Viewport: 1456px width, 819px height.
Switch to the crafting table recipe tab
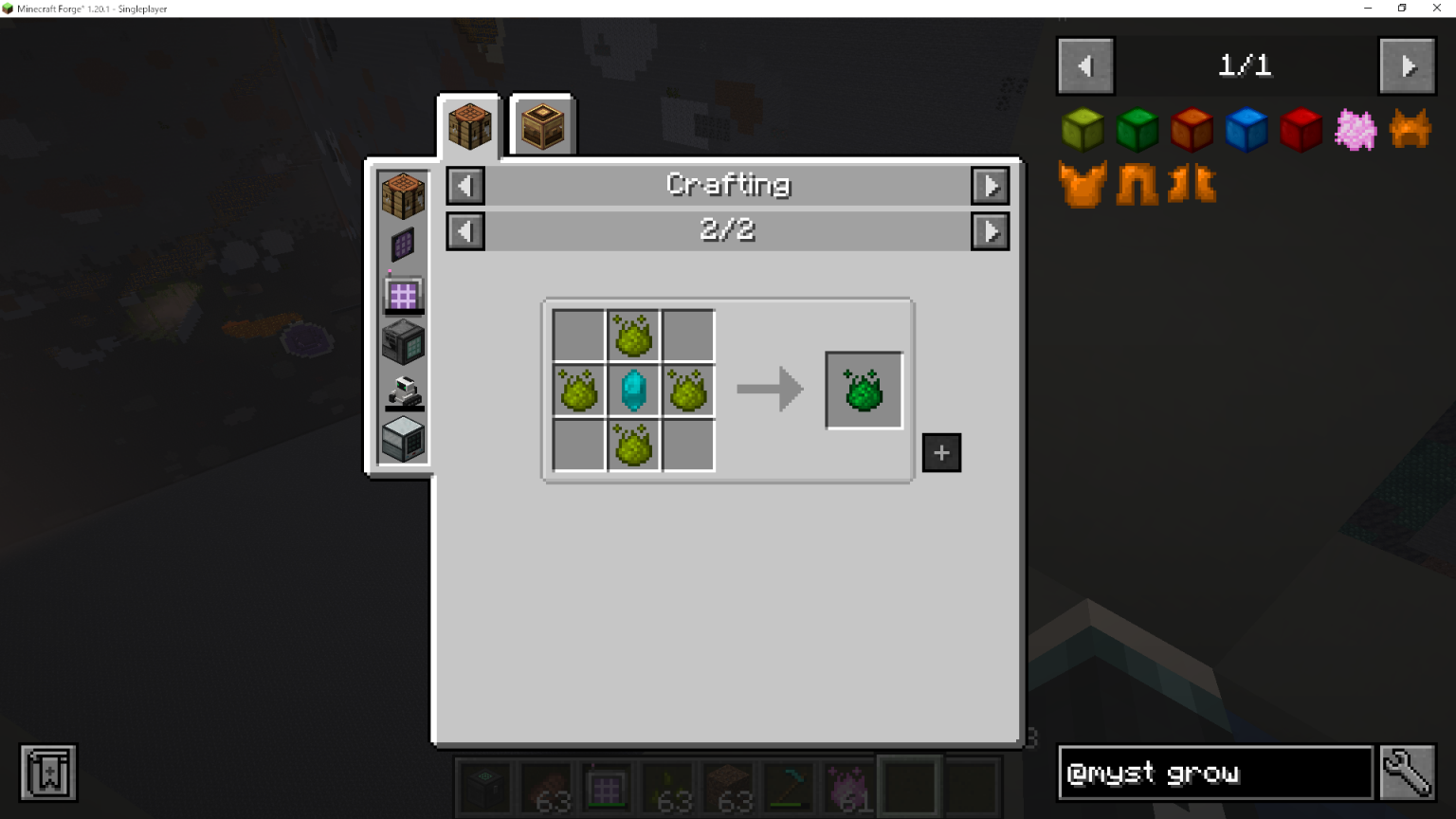[468, 123]
